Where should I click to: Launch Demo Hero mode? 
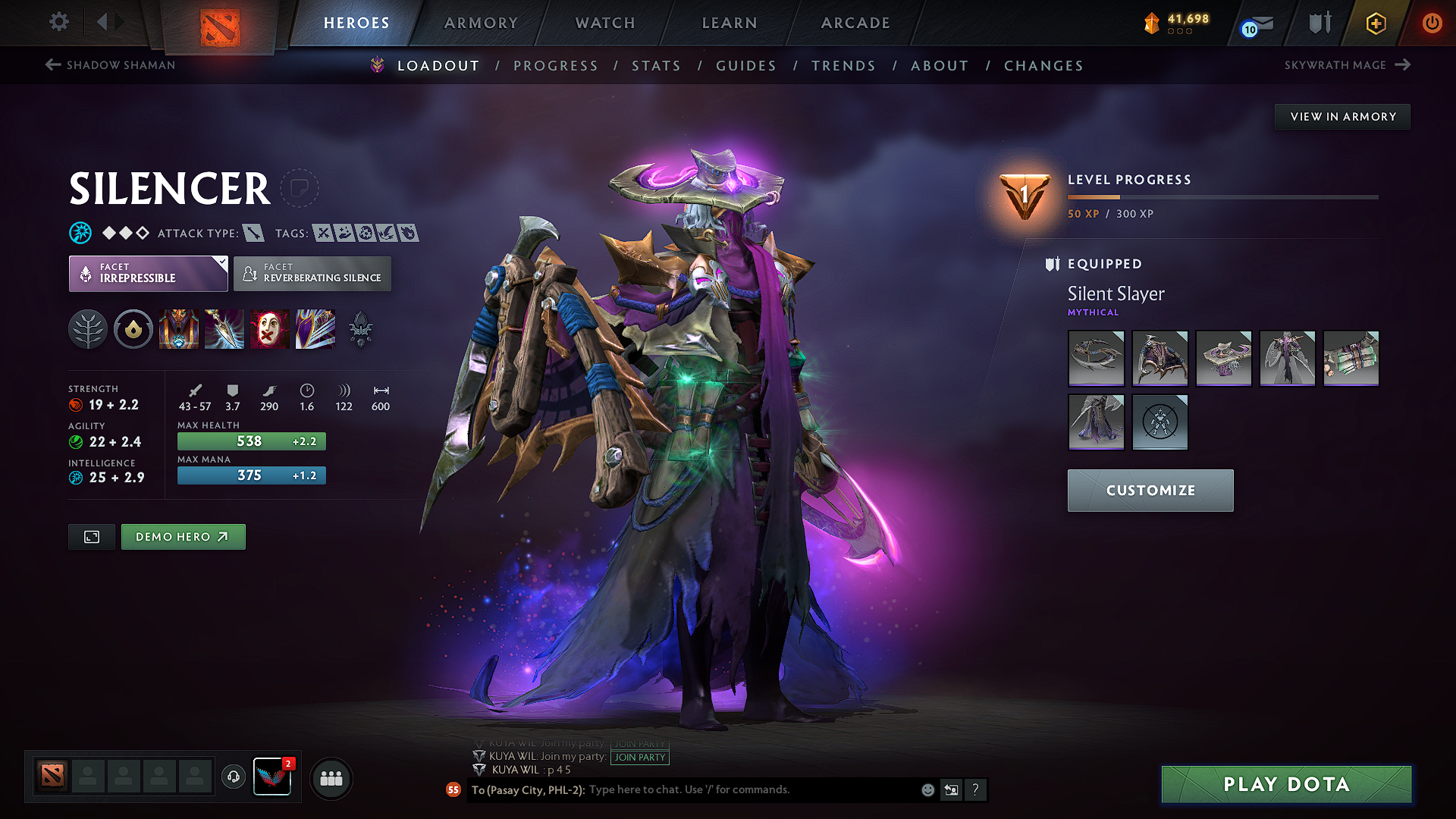[x=183, y=537]
